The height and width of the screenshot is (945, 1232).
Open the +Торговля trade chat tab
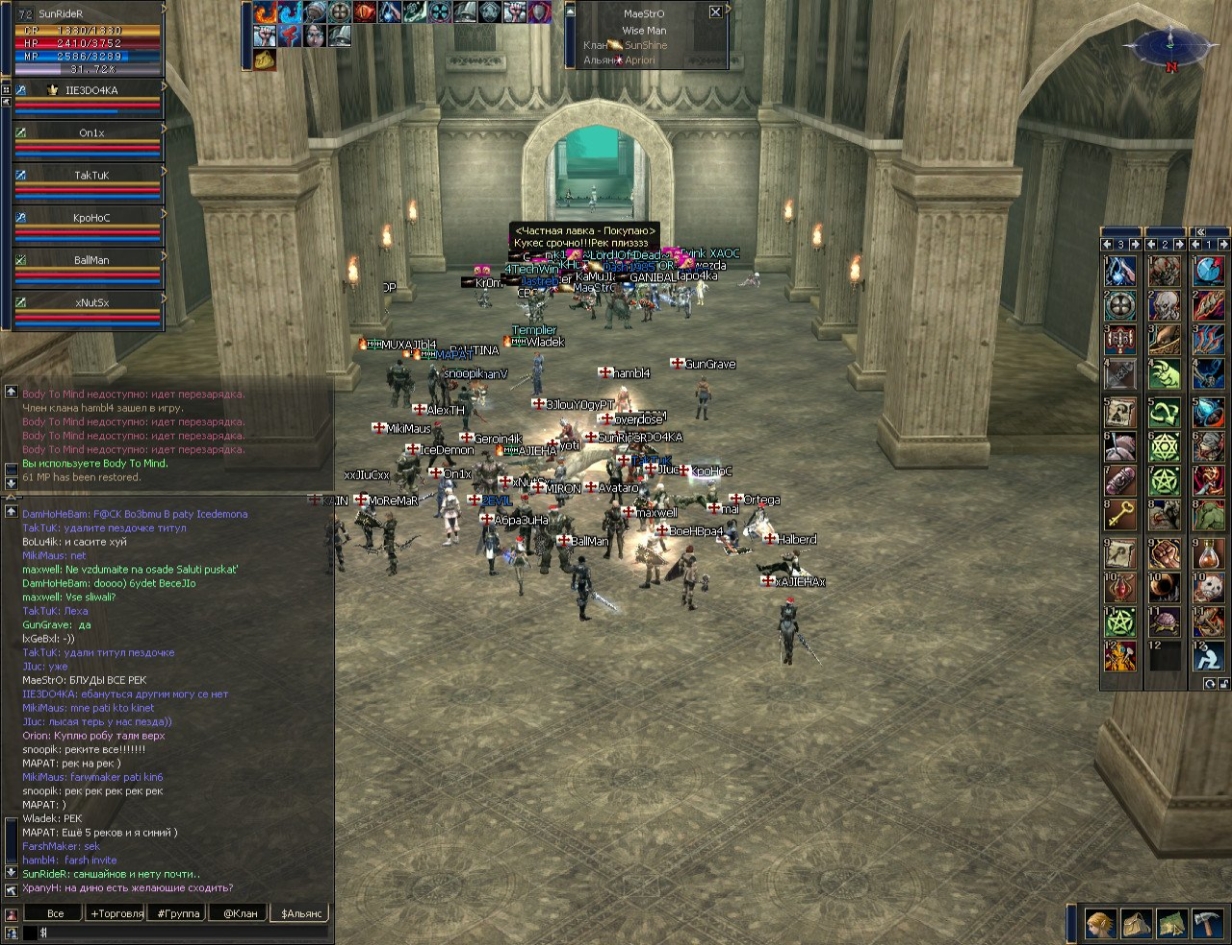[x=116, y=913]
